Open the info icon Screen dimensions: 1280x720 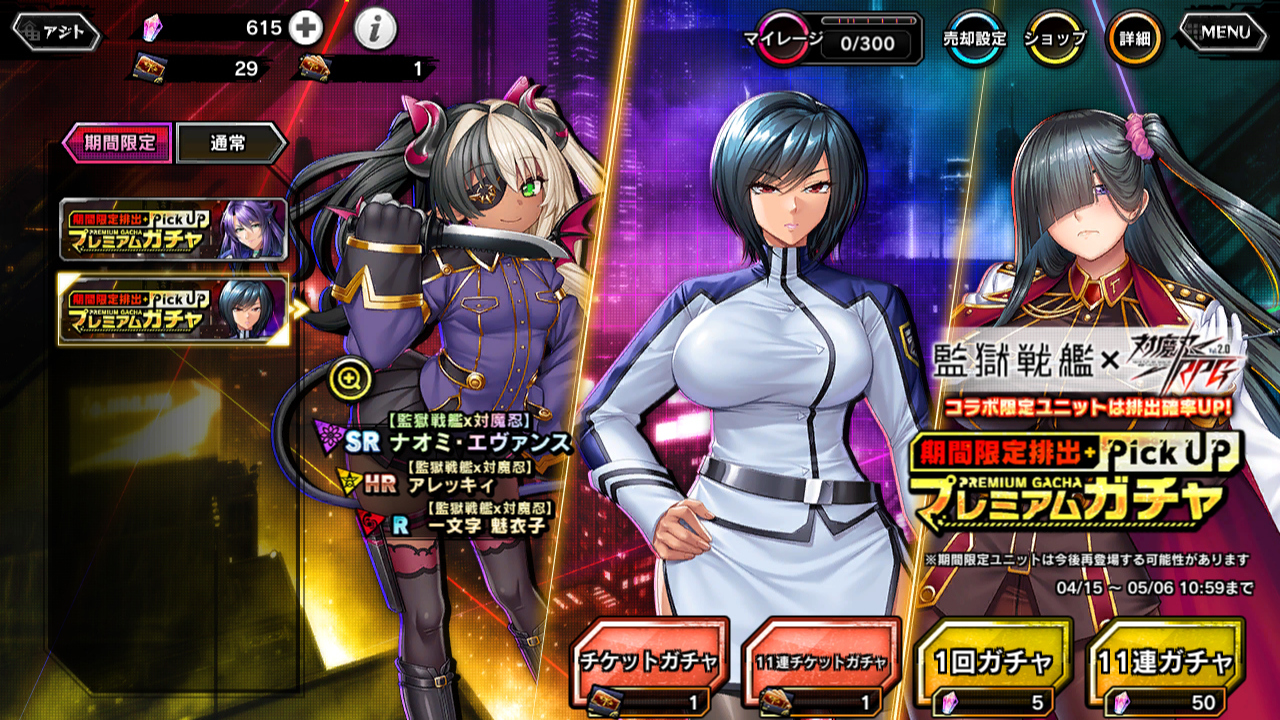(x=375, y=31)
